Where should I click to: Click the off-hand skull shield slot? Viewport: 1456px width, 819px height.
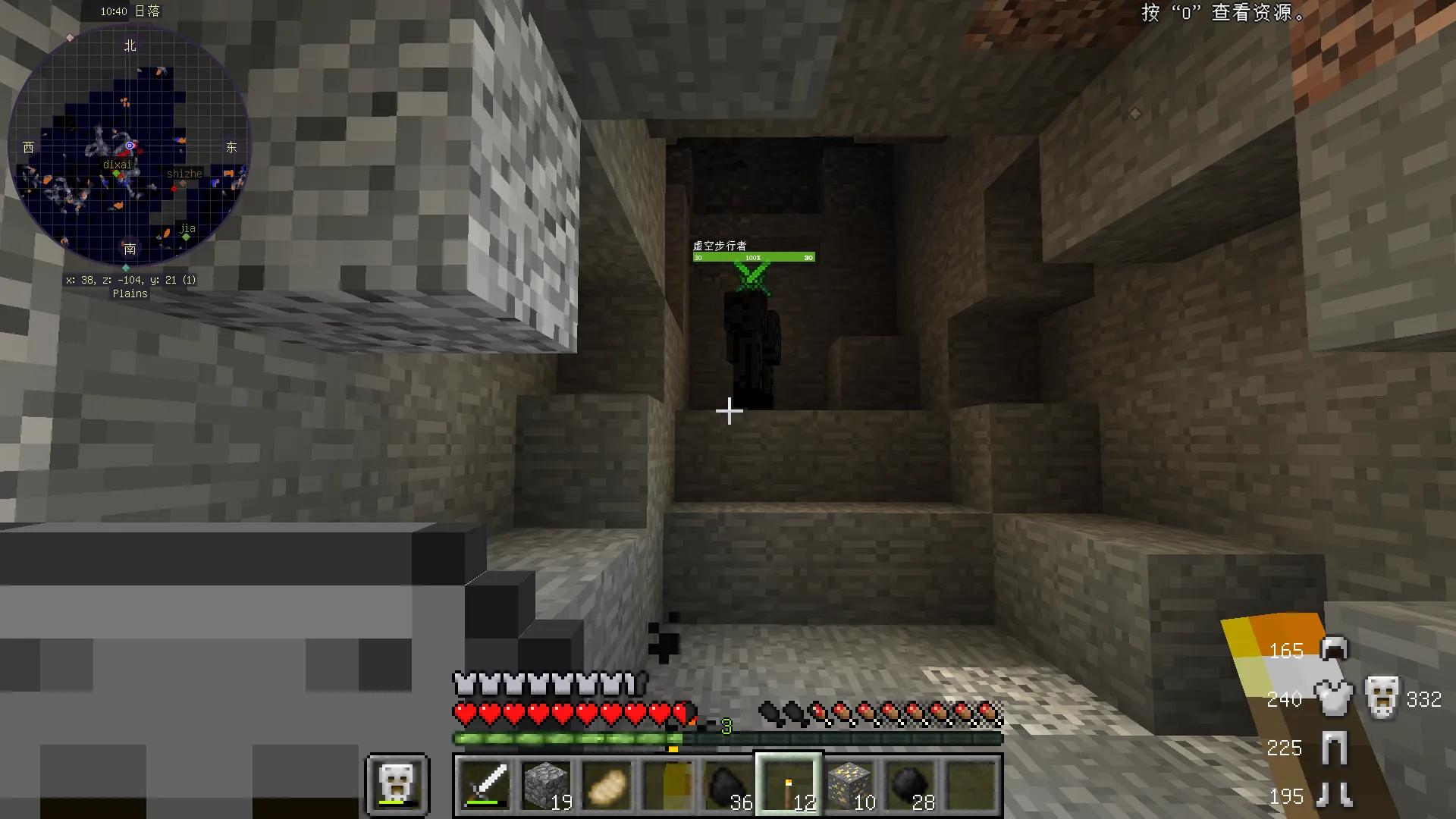(398, 784)
